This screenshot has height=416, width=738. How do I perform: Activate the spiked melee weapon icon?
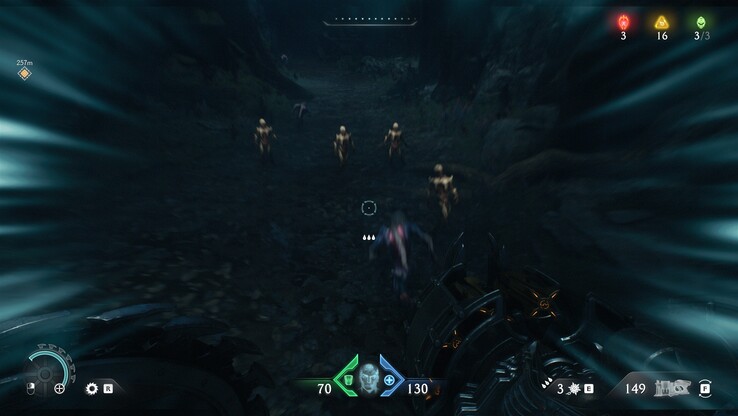click(574, 388)
